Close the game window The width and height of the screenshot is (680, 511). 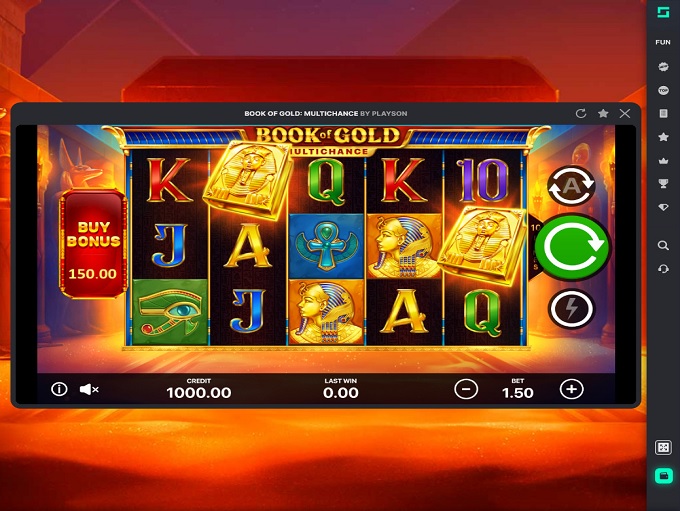click(x=626, y=114)
